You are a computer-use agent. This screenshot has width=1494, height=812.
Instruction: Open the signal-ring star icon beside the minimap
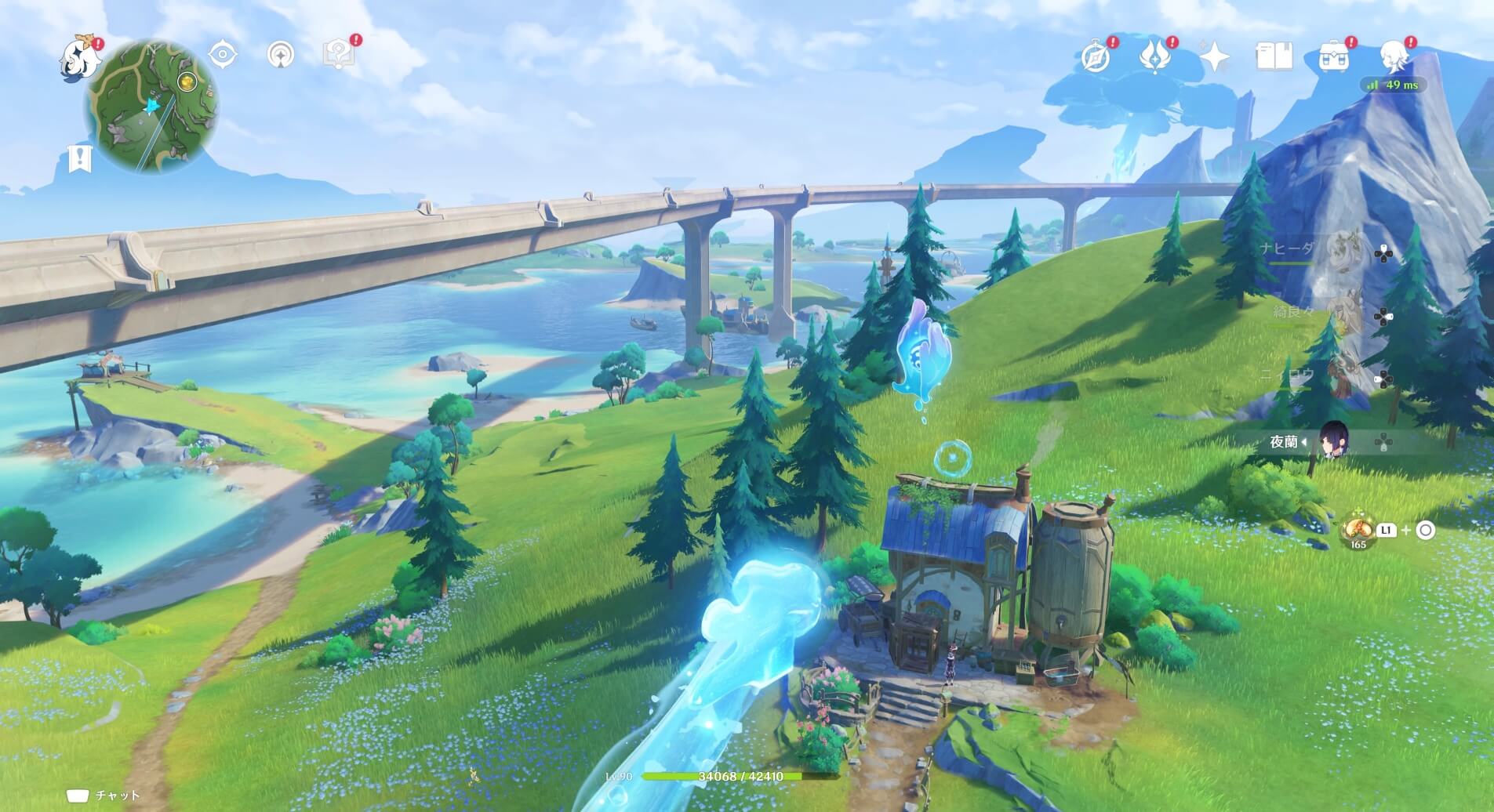point(281,55)
